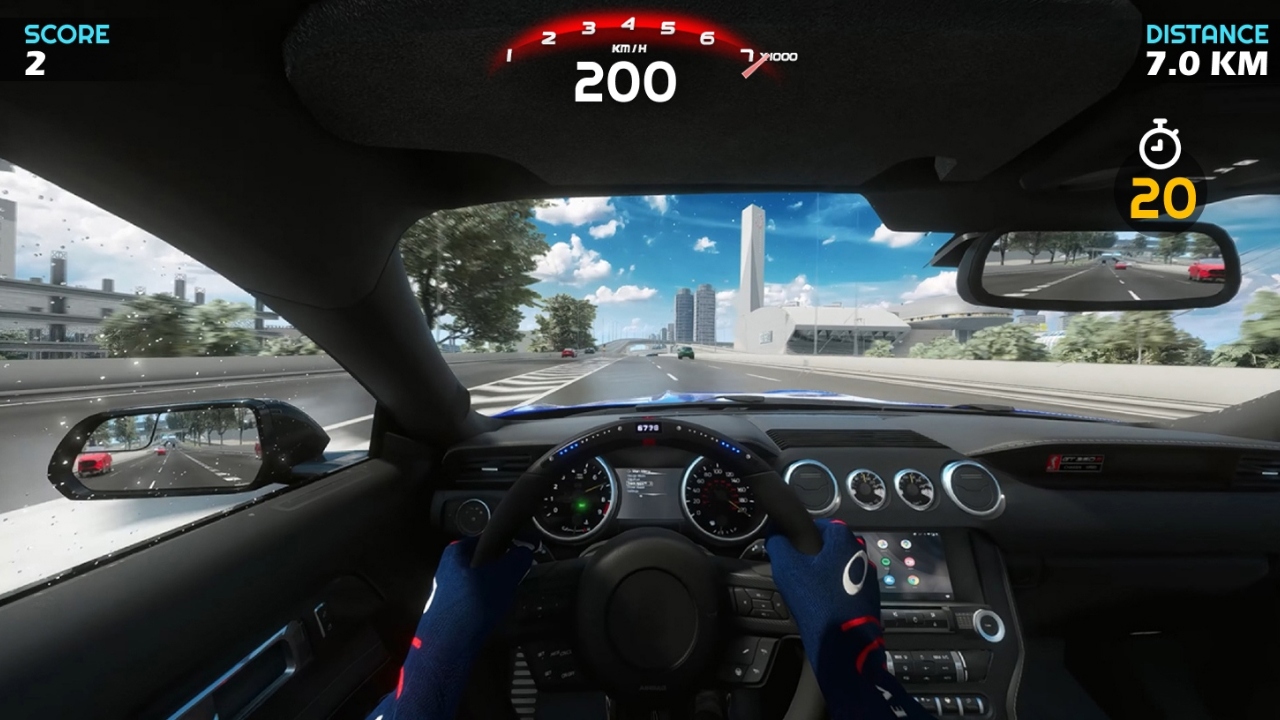Tap the blue weather app icon
The image size is (1280, 720).
click(889, 580)
